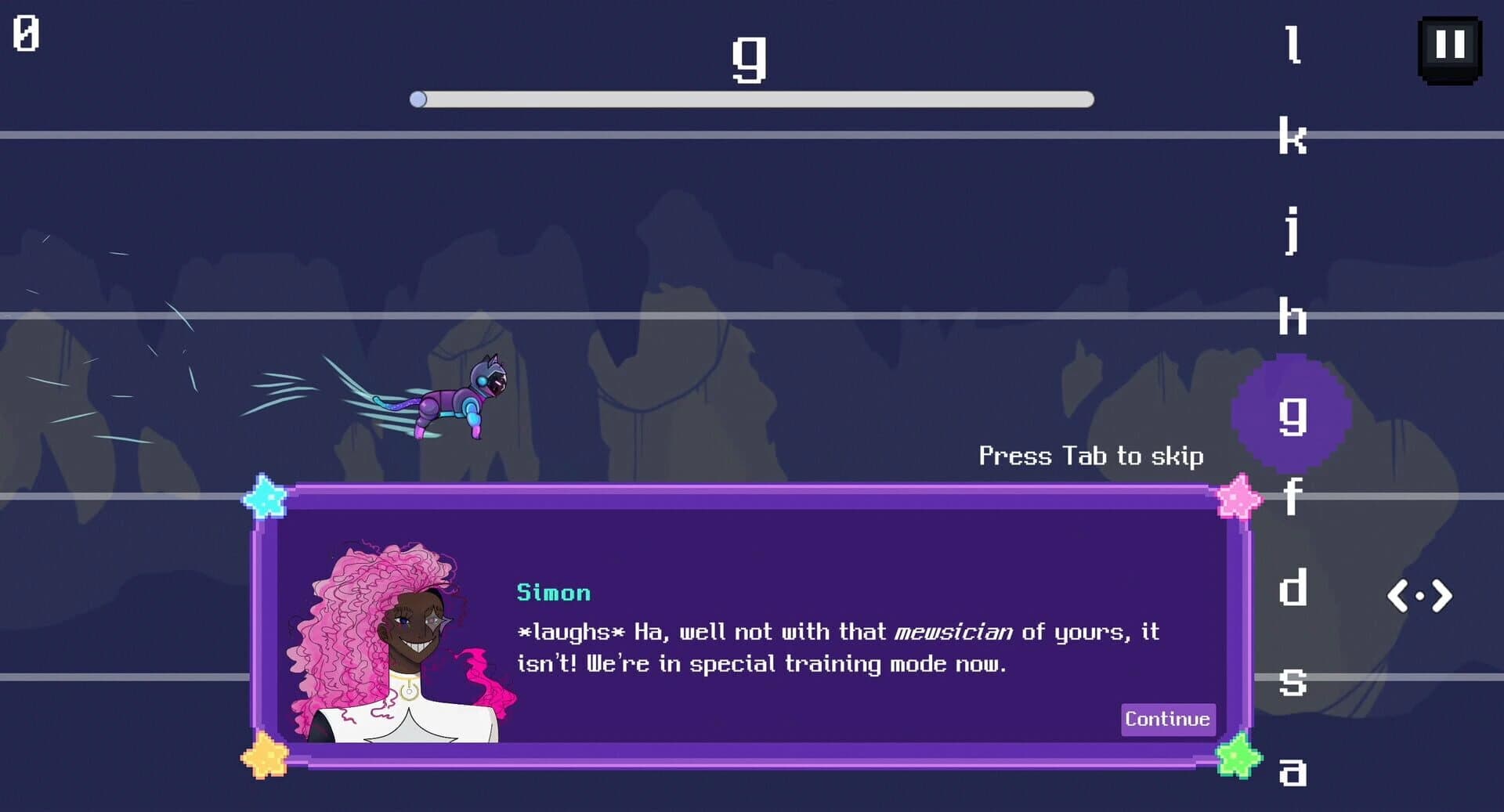This screenshot has height=812, width=1504.
Task: Click 'Press Tab to skip' prompt
Action: pos(1091,456)
